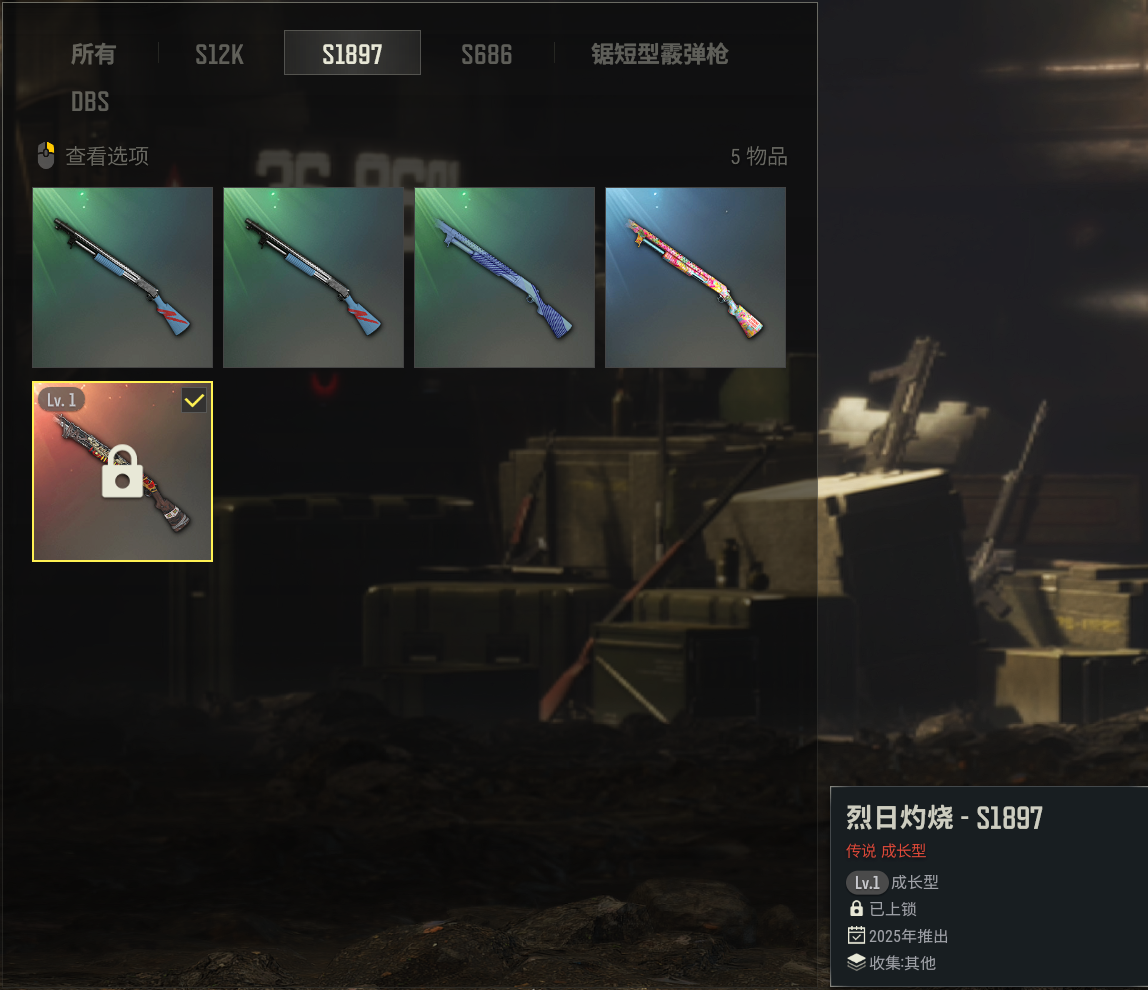Open the S12K shotgun tab
This screenshot has width=1148, height=990.
pos(219,54)
